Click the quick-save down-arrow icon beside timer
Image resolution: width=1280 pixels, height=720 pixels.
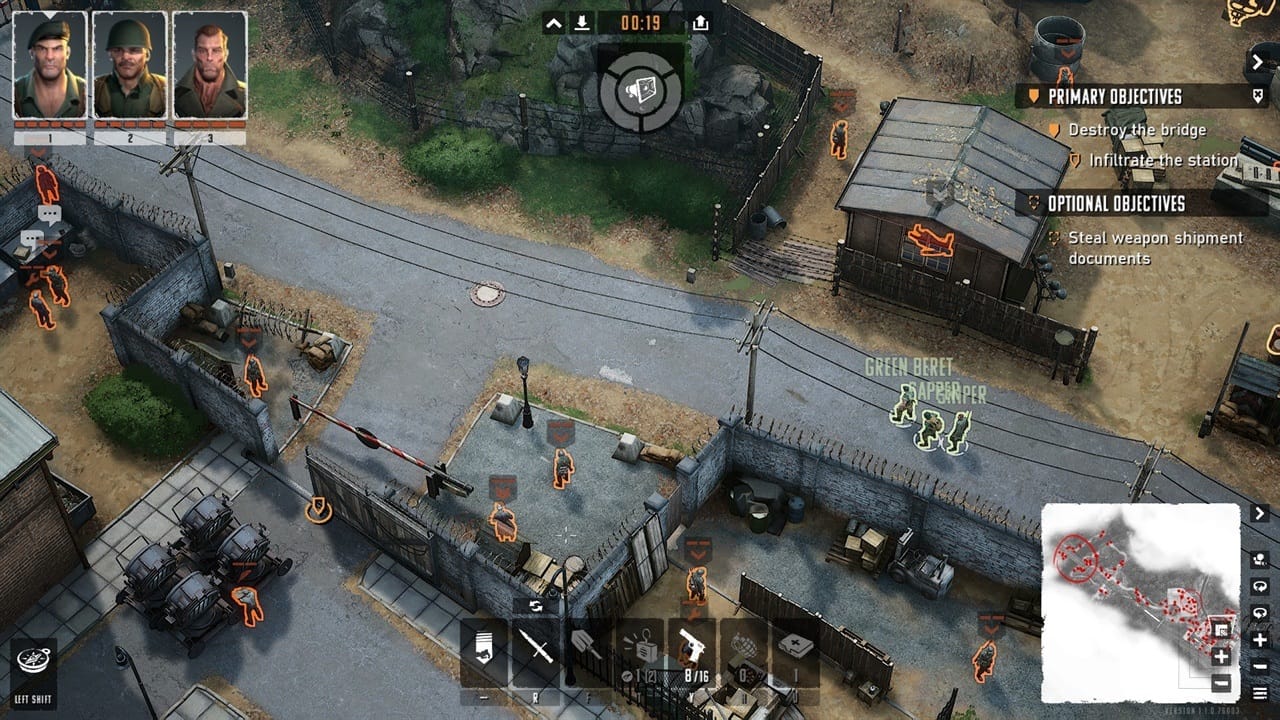[x=582, y=23]
